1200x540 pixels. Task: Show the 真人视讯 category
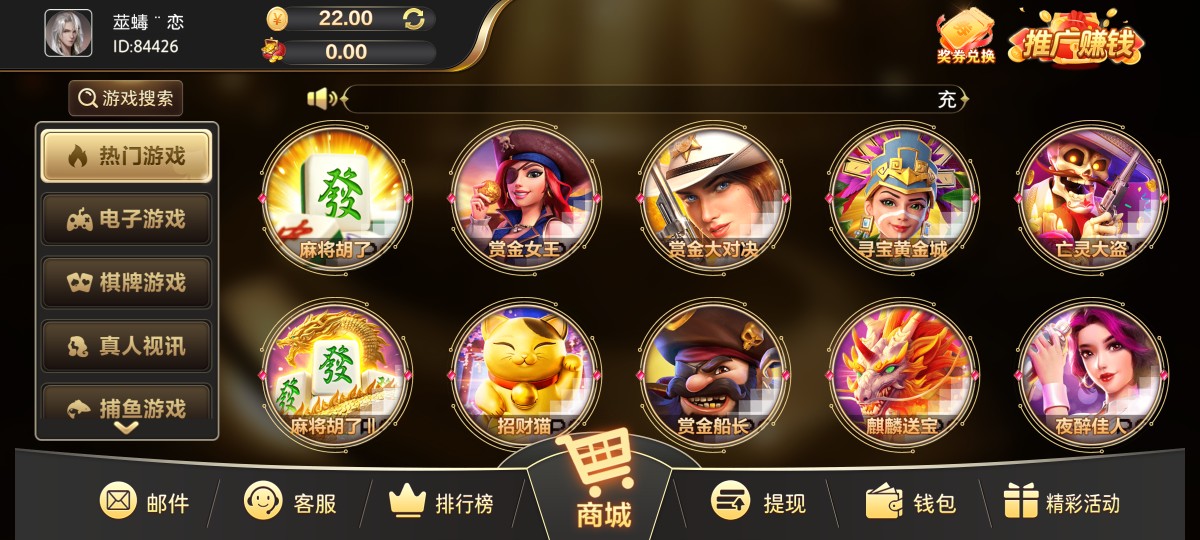click(126, 346)
